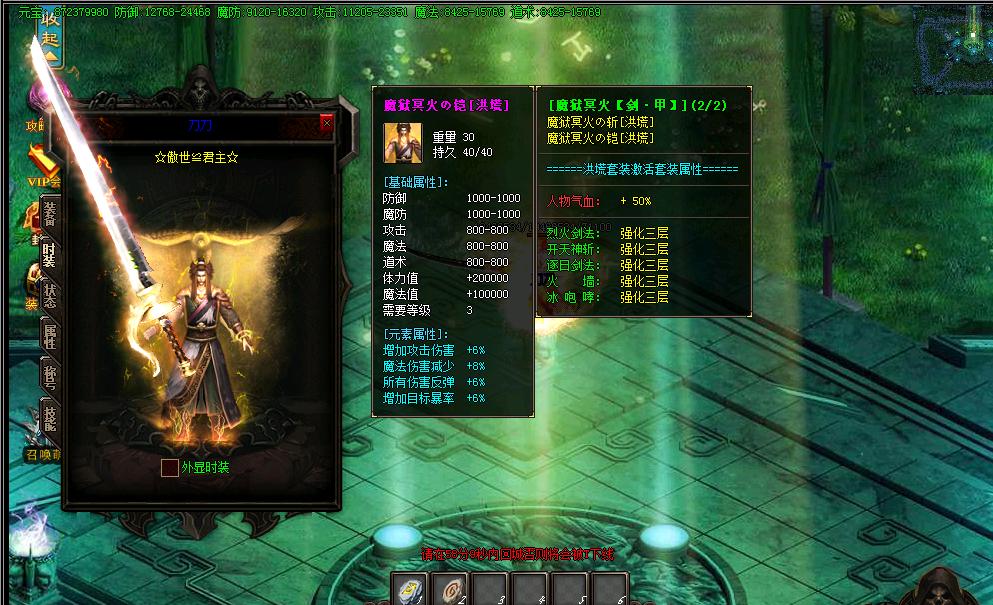Click the 召唤 summon button
This screenshot has width=993, height=605.
point(43,454)
